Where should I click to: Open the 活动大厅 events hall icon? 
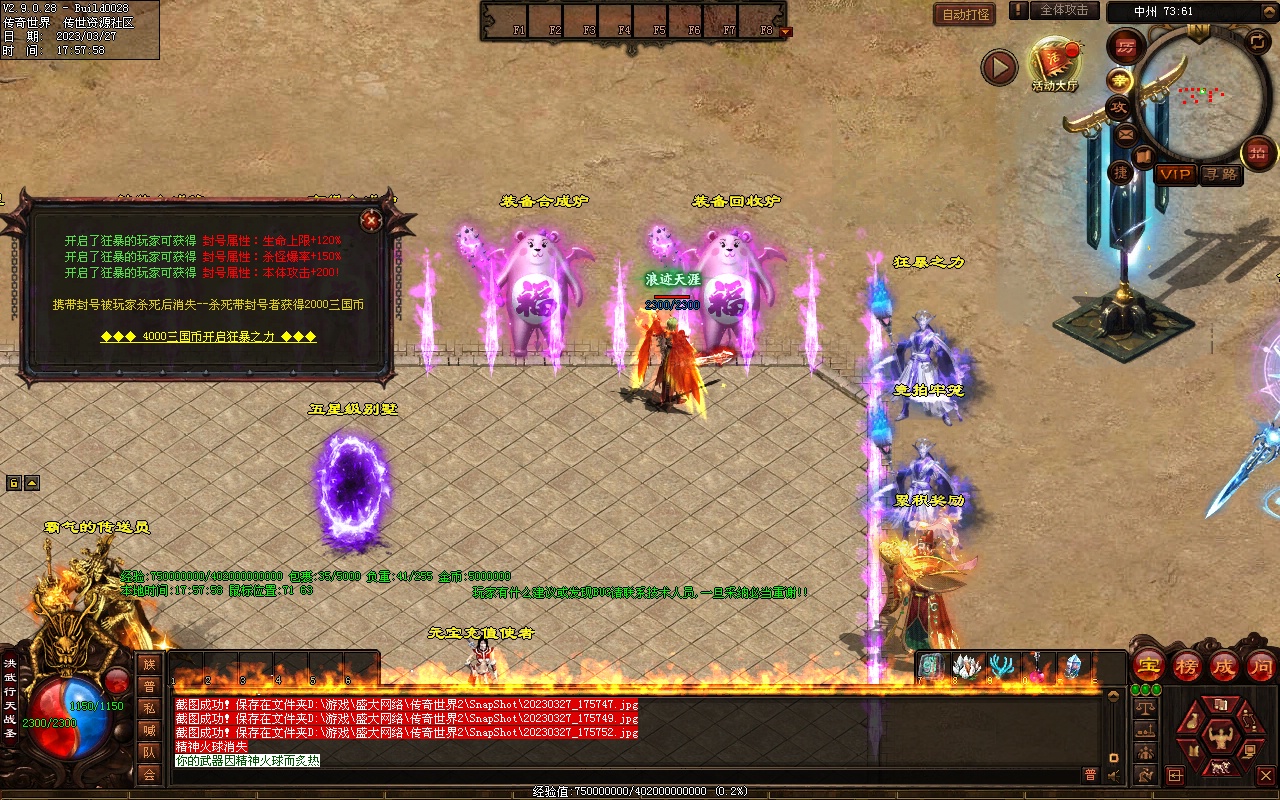(1055, 62)
